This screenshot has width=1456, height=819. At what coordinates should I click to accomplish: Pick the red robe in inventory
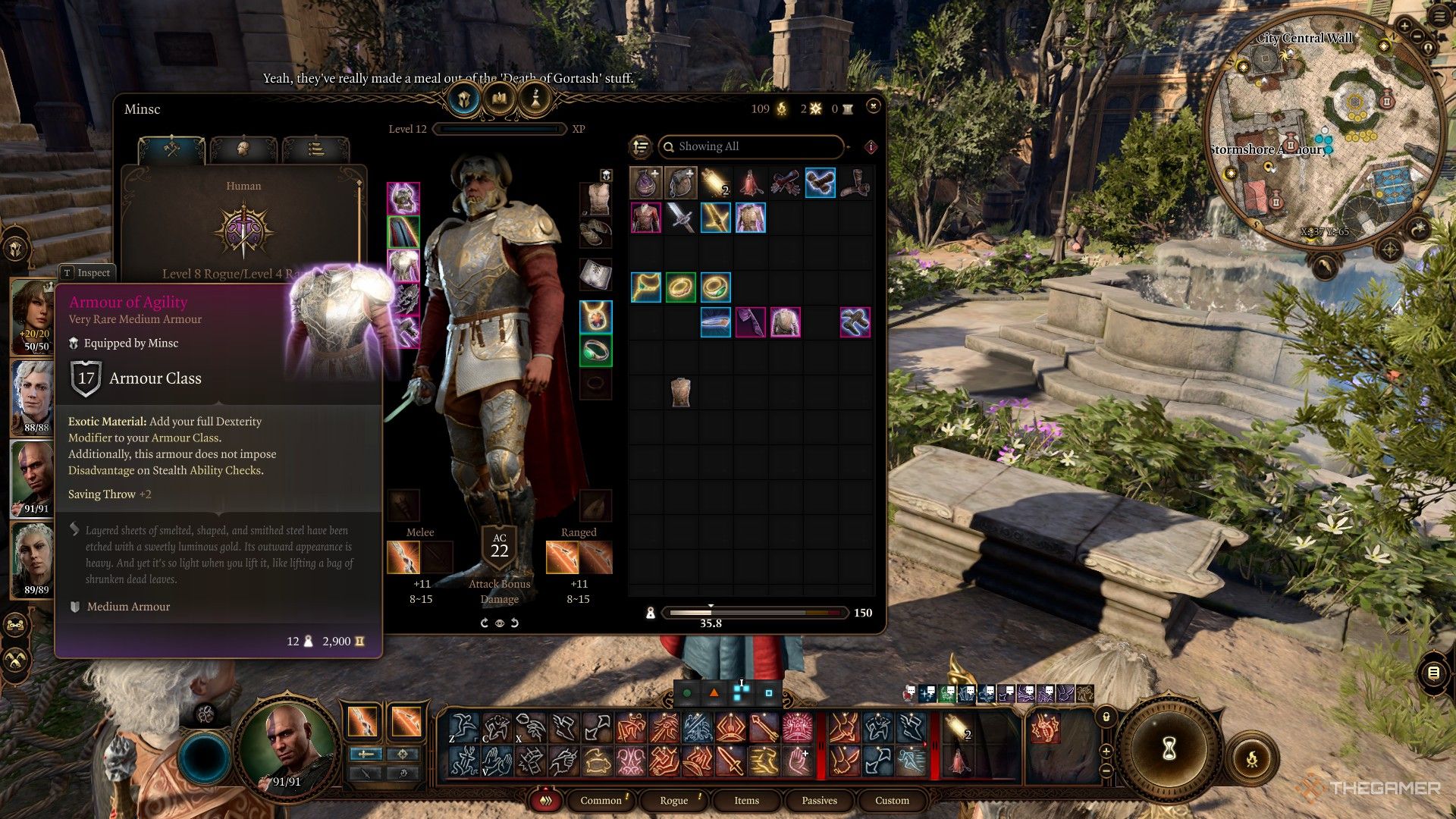(750, 184)
